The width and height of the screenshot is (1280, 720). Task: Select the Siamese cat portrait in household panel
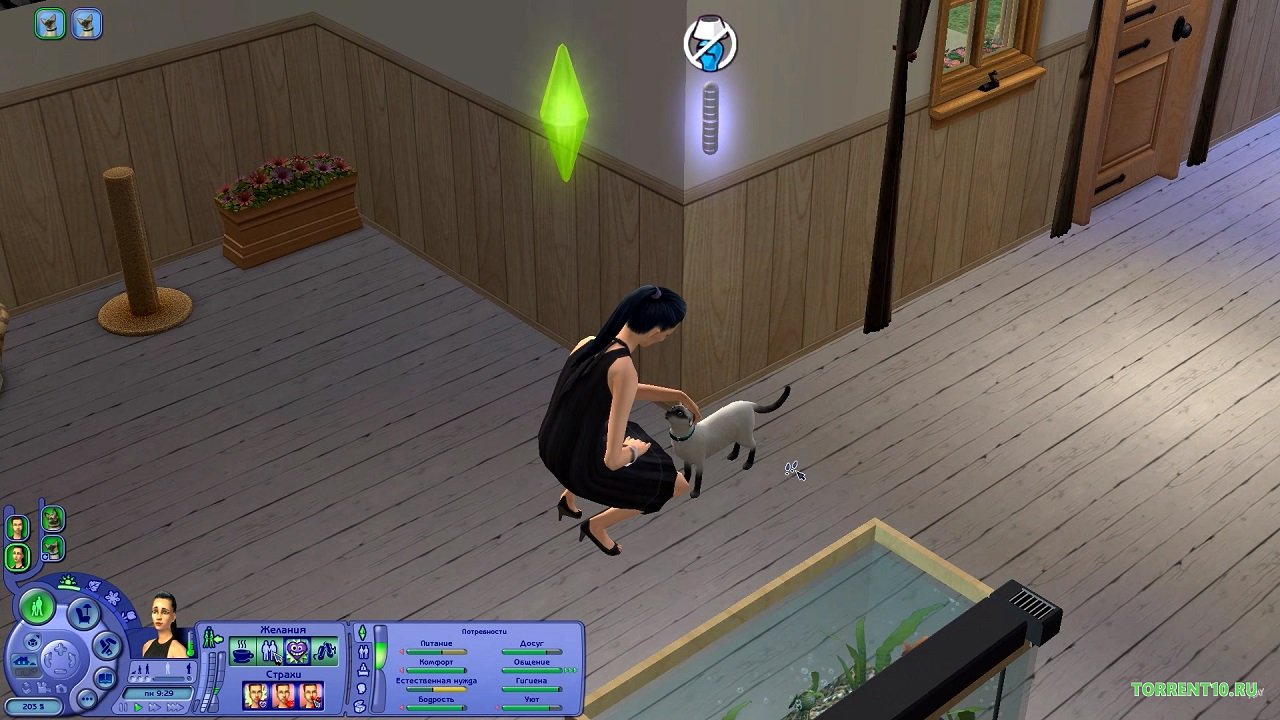point(52,549)
